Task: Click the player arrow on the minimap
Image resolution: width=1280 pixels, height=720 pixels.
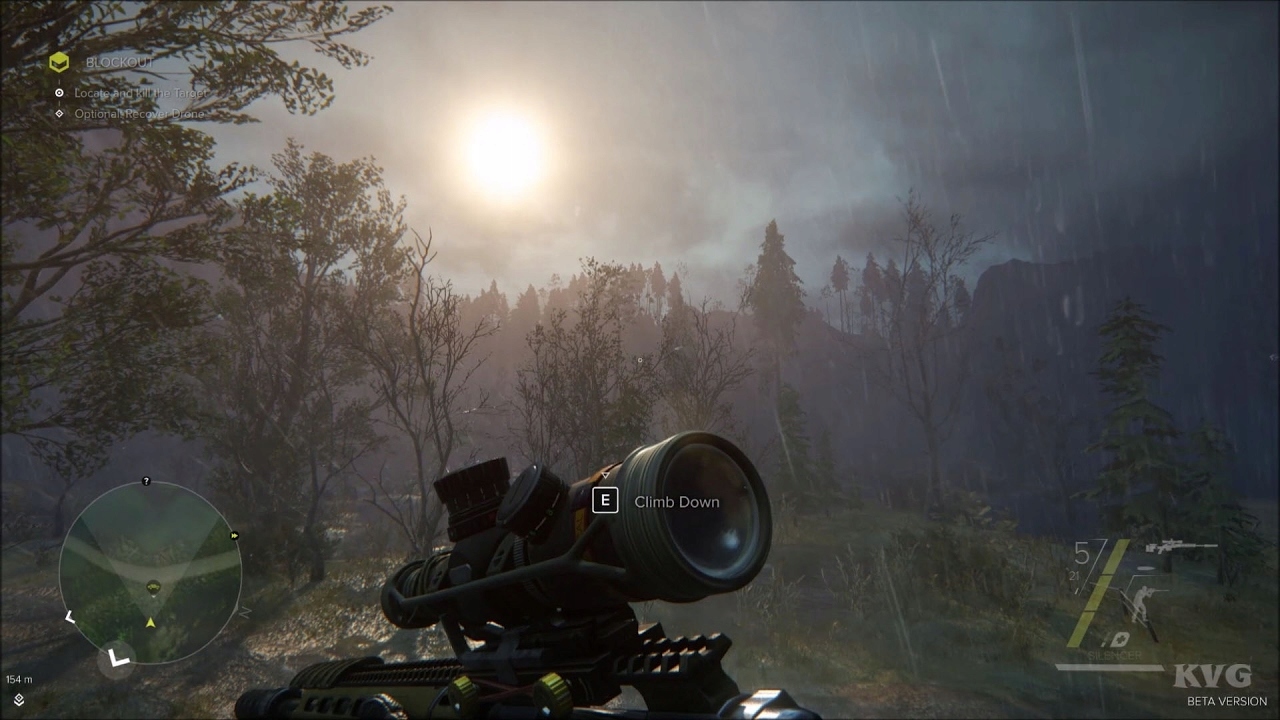Action: tap(150, 621)
